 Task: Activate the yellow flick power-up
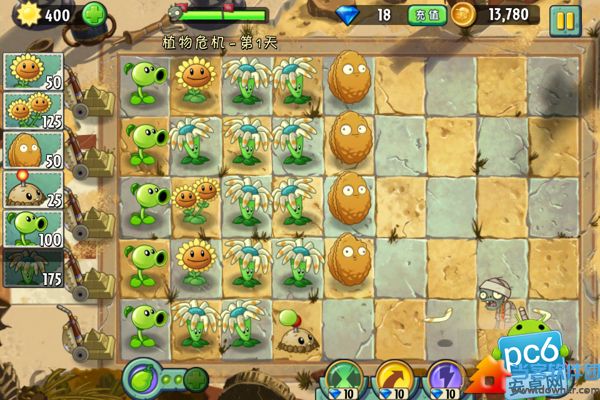point(393,381)
